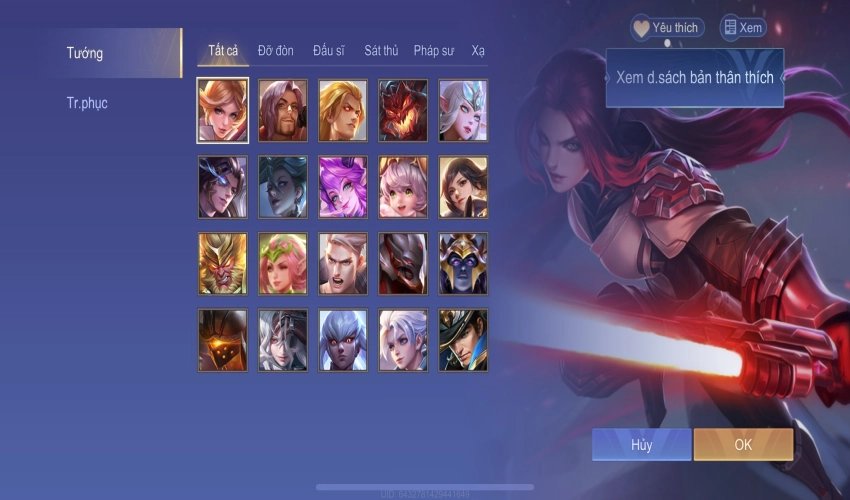Cancel with the Hủy button
850x500 pixels.
(641, 445)
